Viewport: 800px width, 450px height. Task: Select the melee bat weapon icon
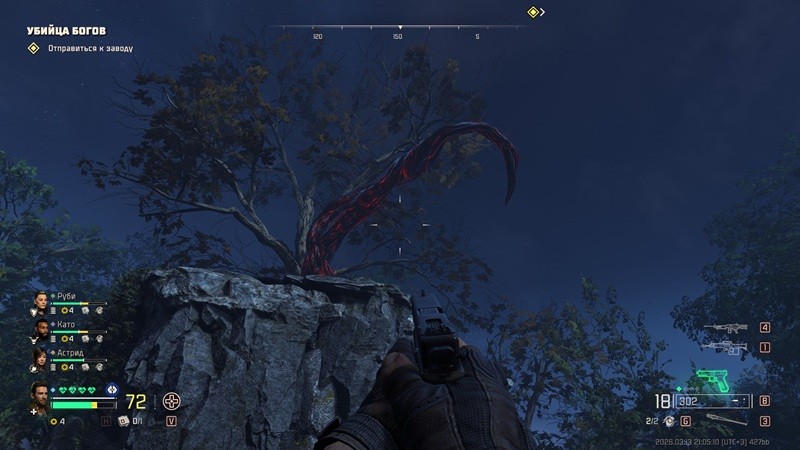point(727,421)
